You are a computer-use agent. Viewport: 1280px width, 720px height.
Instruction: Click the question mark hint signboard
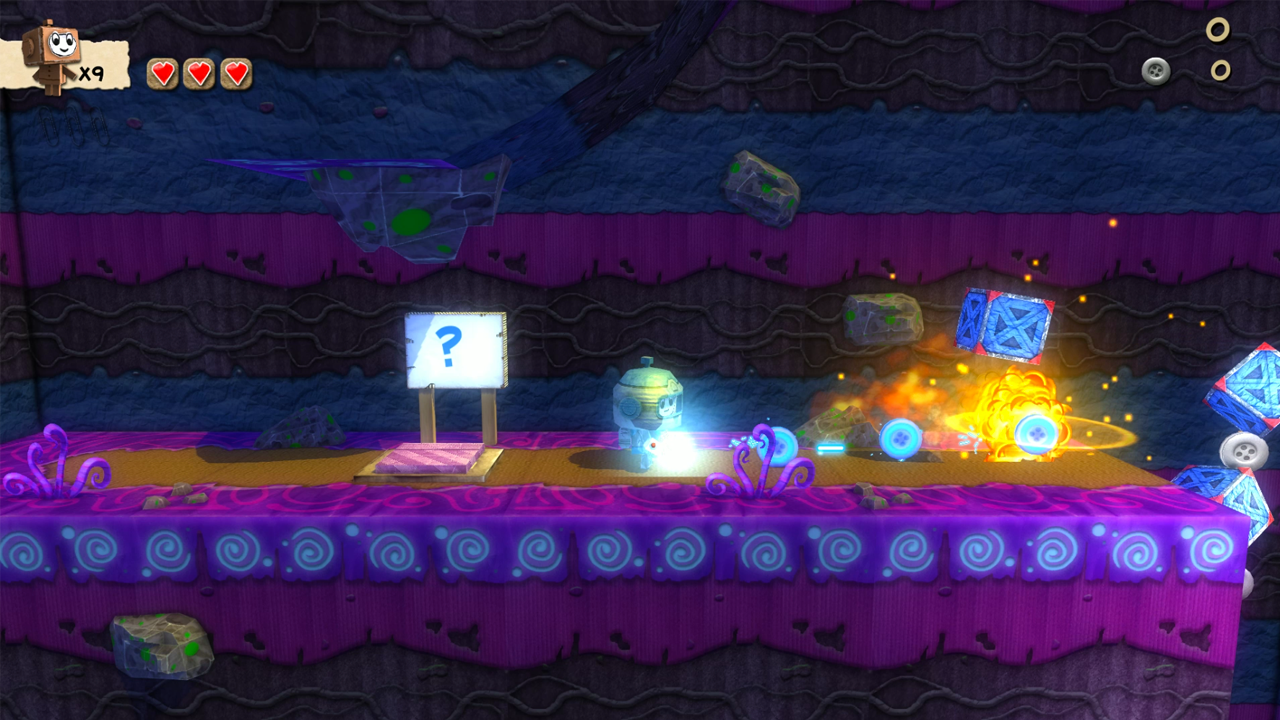tap(453, 348)
